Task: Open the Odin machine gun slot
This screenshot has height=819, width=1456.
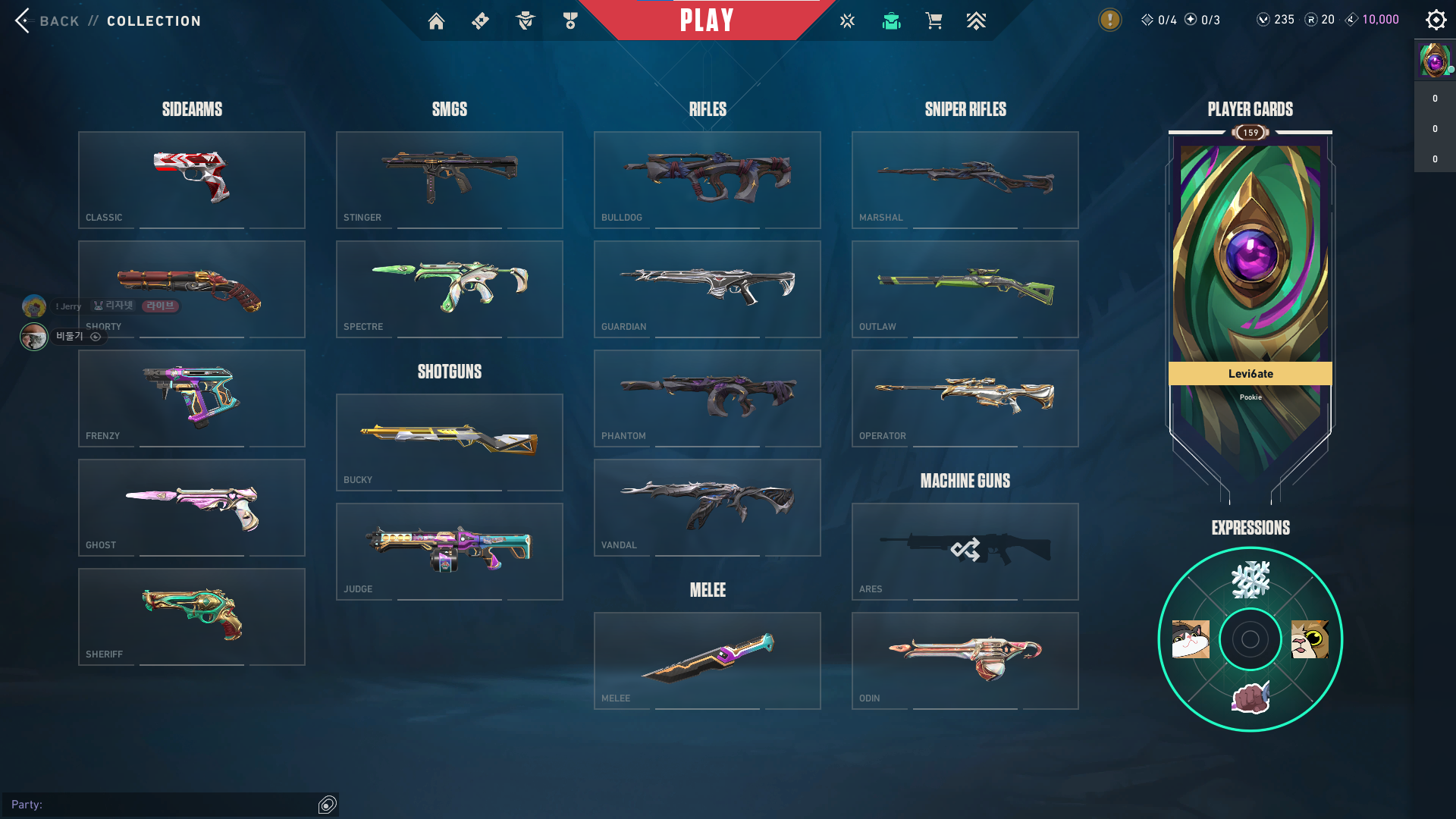Action: 965,661
